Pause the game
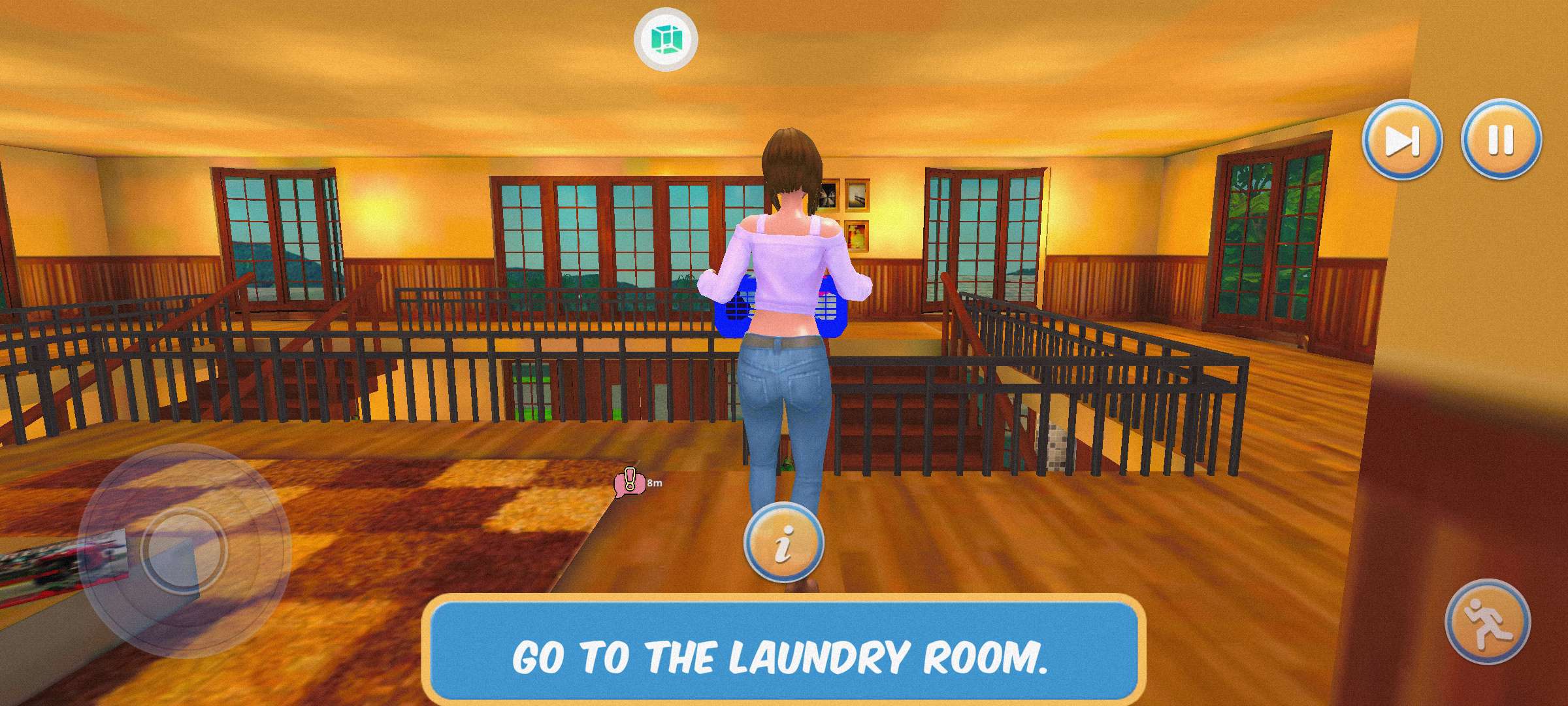Image resolution: width=1568 pixels, height=706 pixels. (x=1501, y=140)
